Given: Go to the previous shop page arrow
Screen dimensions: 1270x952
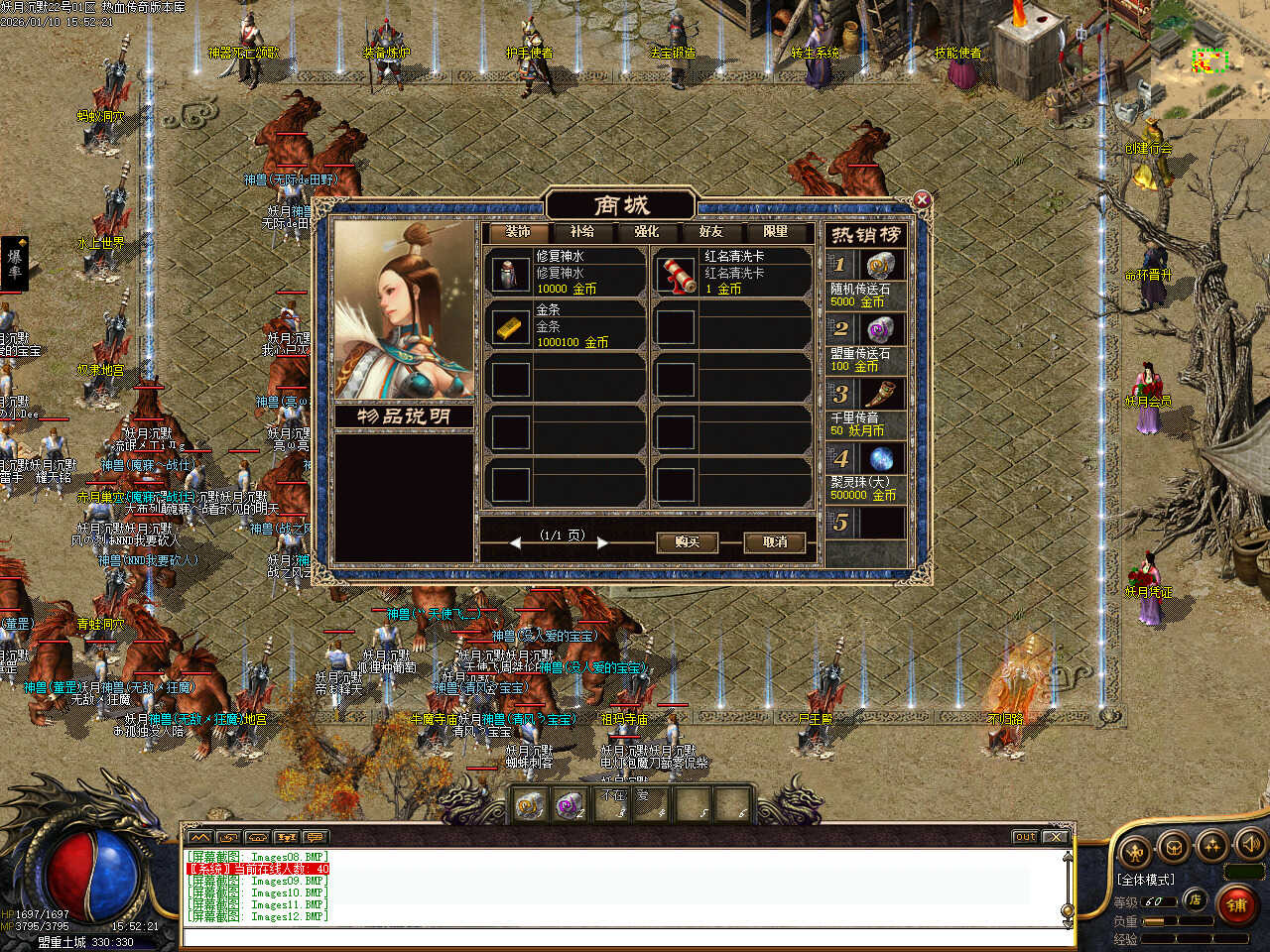Looking at the screenshot, I should (515, 542).
